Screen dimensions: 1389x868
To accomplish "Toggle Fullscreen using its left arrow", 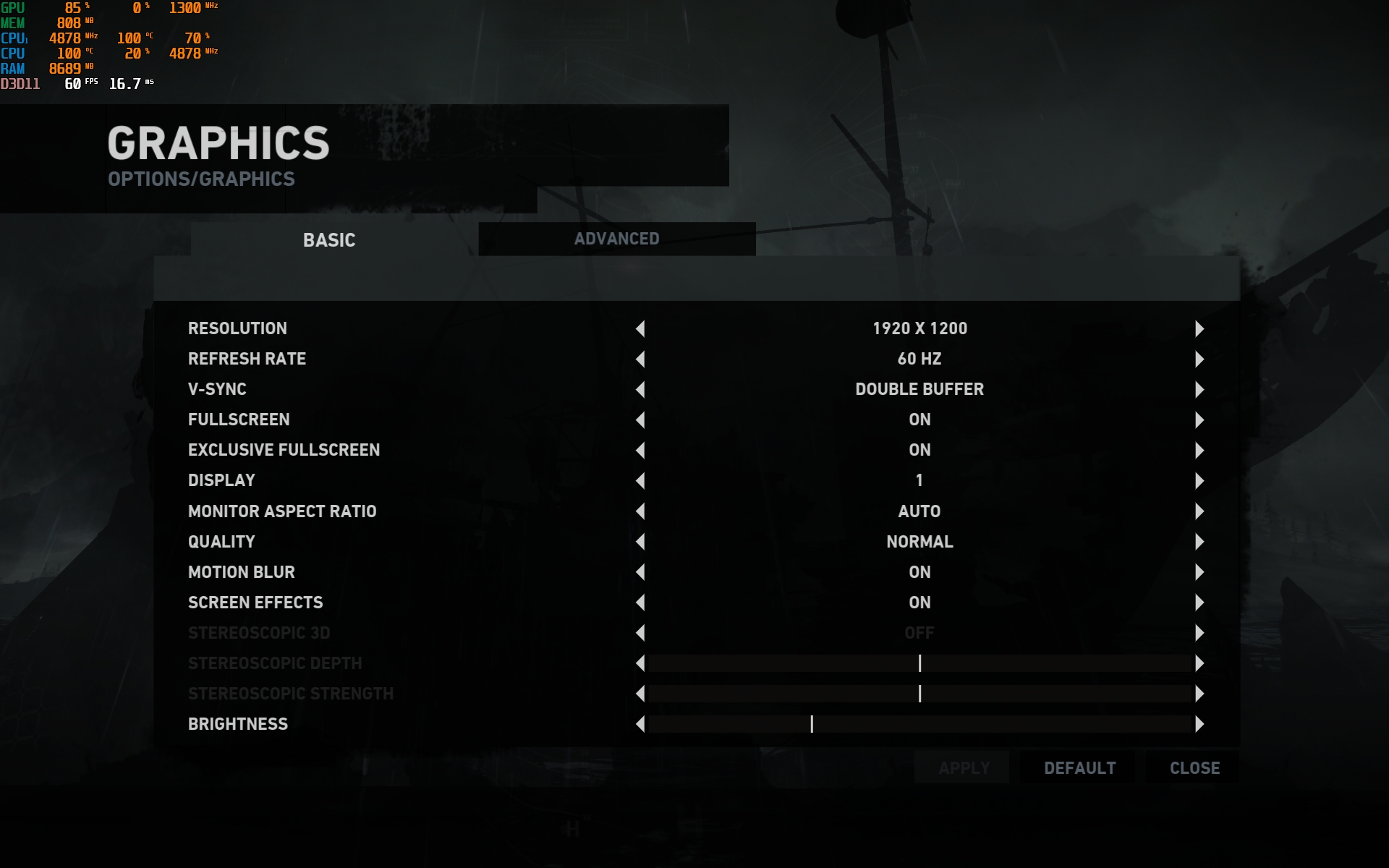I will 640,420.
